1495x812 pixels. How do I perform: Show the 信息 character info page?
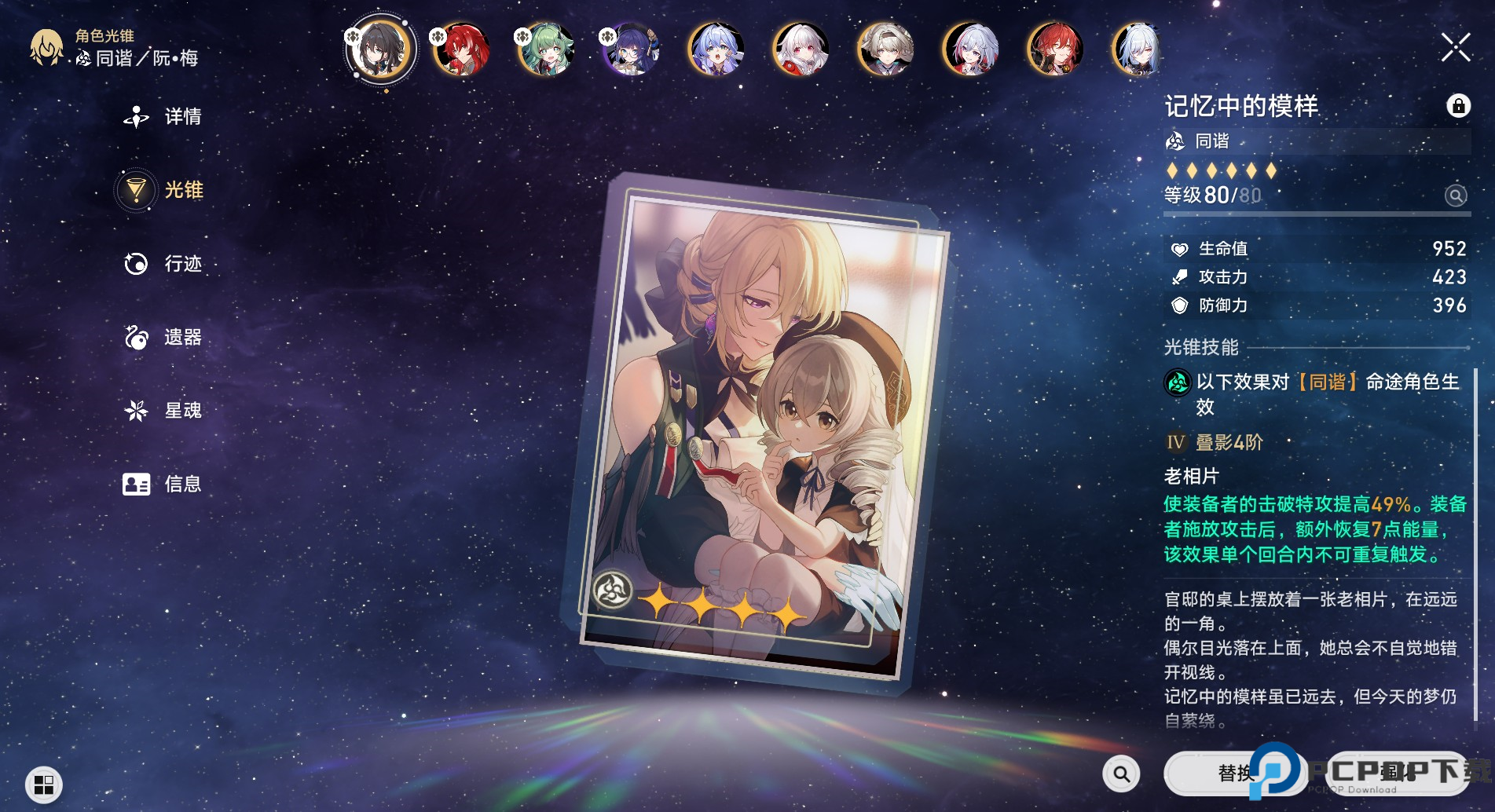click(163, 484)
